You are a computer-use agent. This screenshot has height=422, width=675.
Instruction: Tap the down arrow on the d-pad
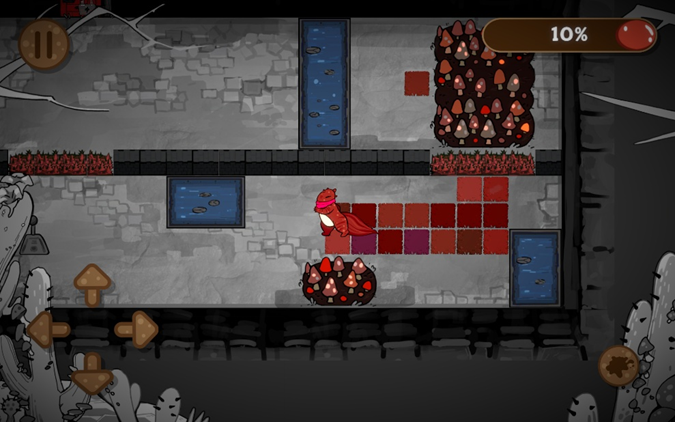pos(92,372)
